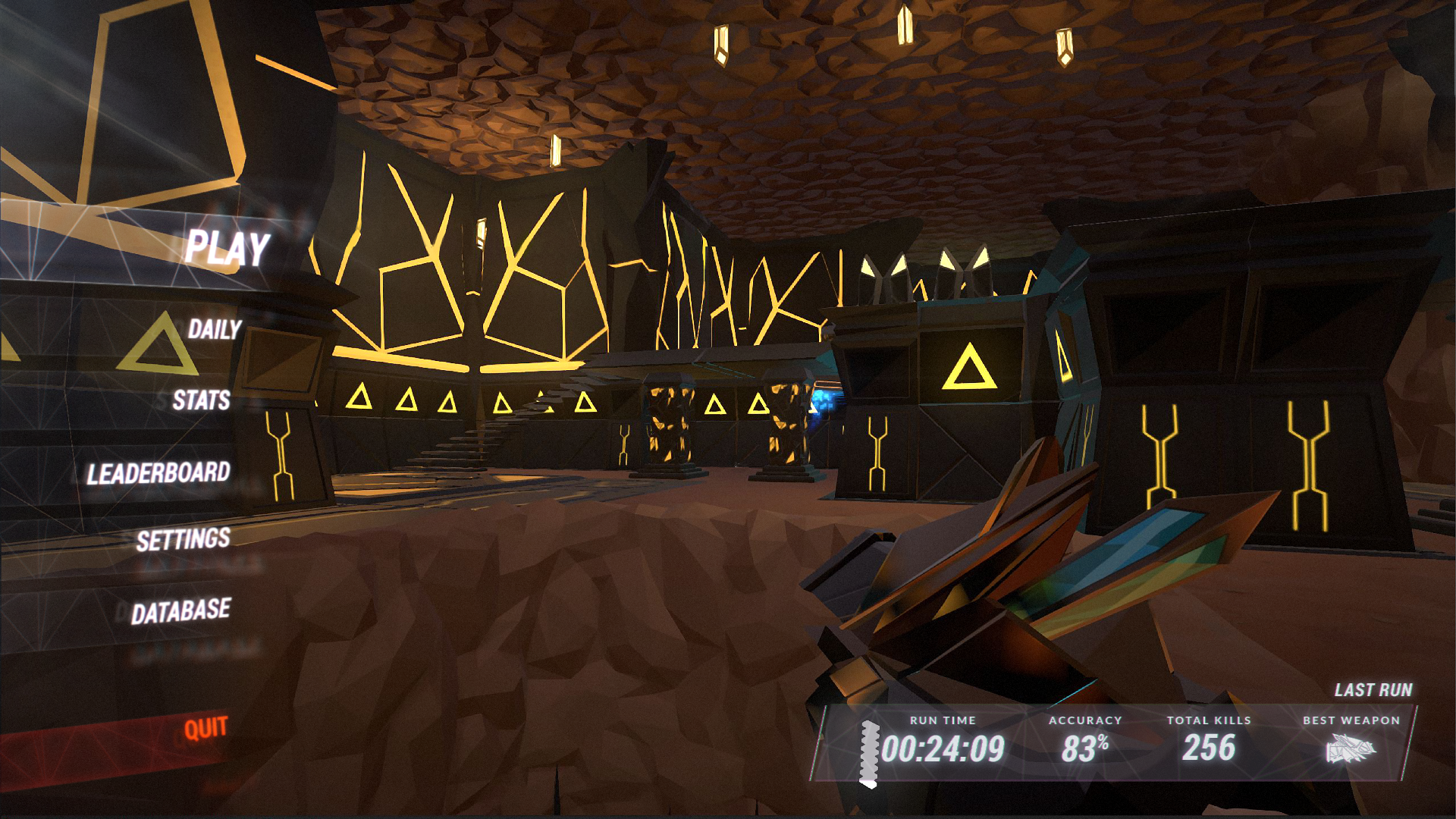This screenshot has width=1456, height=819.
Task: Open the SETTINGS menu
Action: point(183,540)
